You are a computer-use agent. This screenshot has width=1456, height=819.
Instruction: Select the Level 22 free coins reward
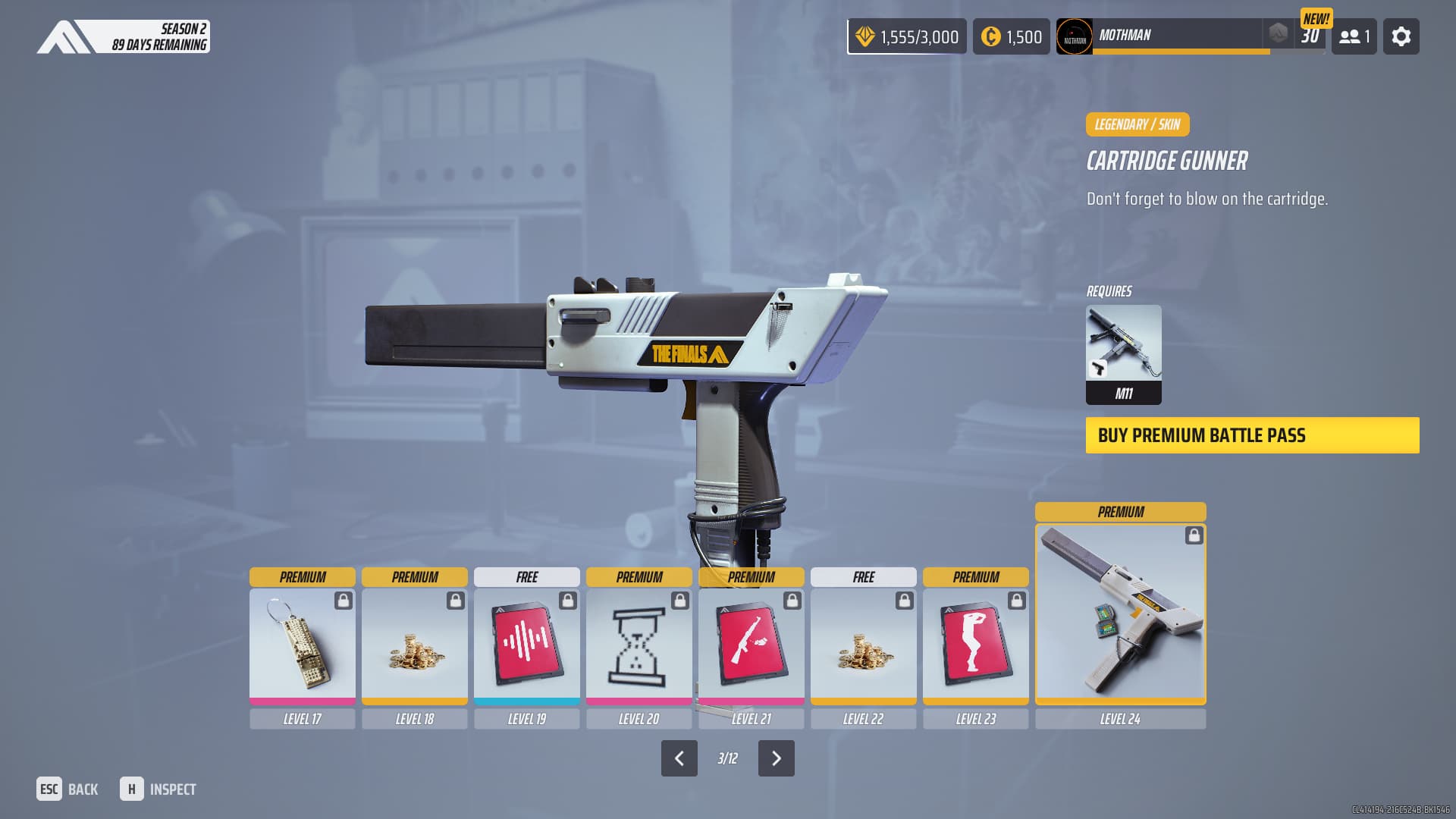click(x=863, y=646)
